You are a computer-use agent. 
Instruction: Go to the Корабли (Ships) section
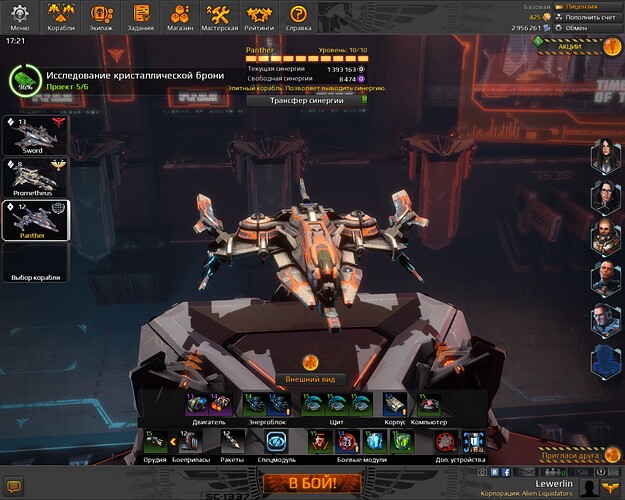(x=61, y=15)
